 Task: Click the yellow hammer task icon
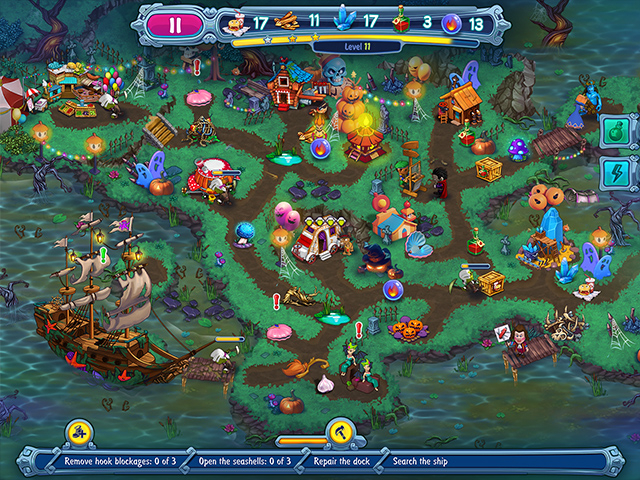tap(339, 432)
